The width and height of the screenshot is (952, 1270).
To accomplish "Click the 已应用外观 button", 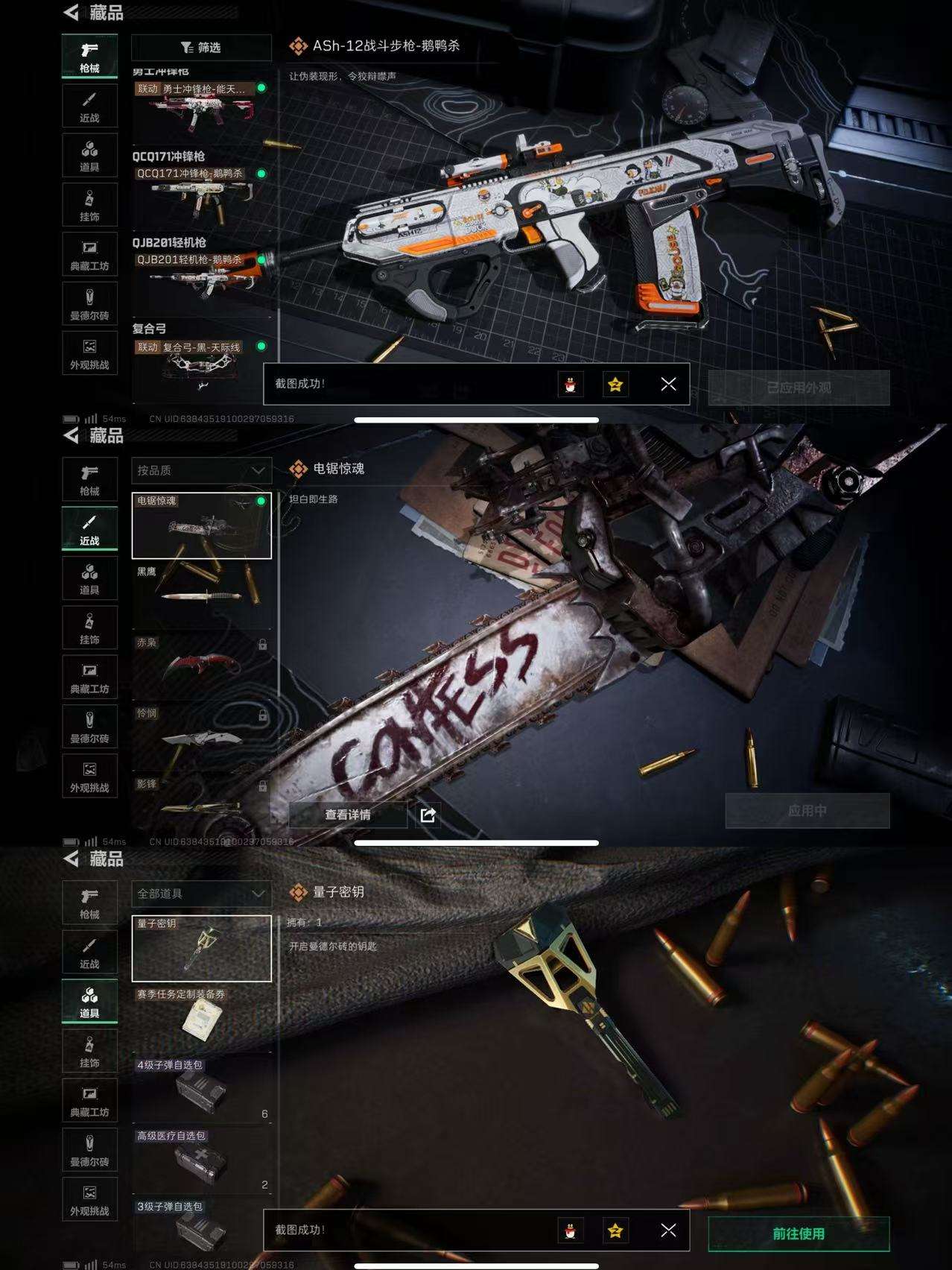I will 798,388.
